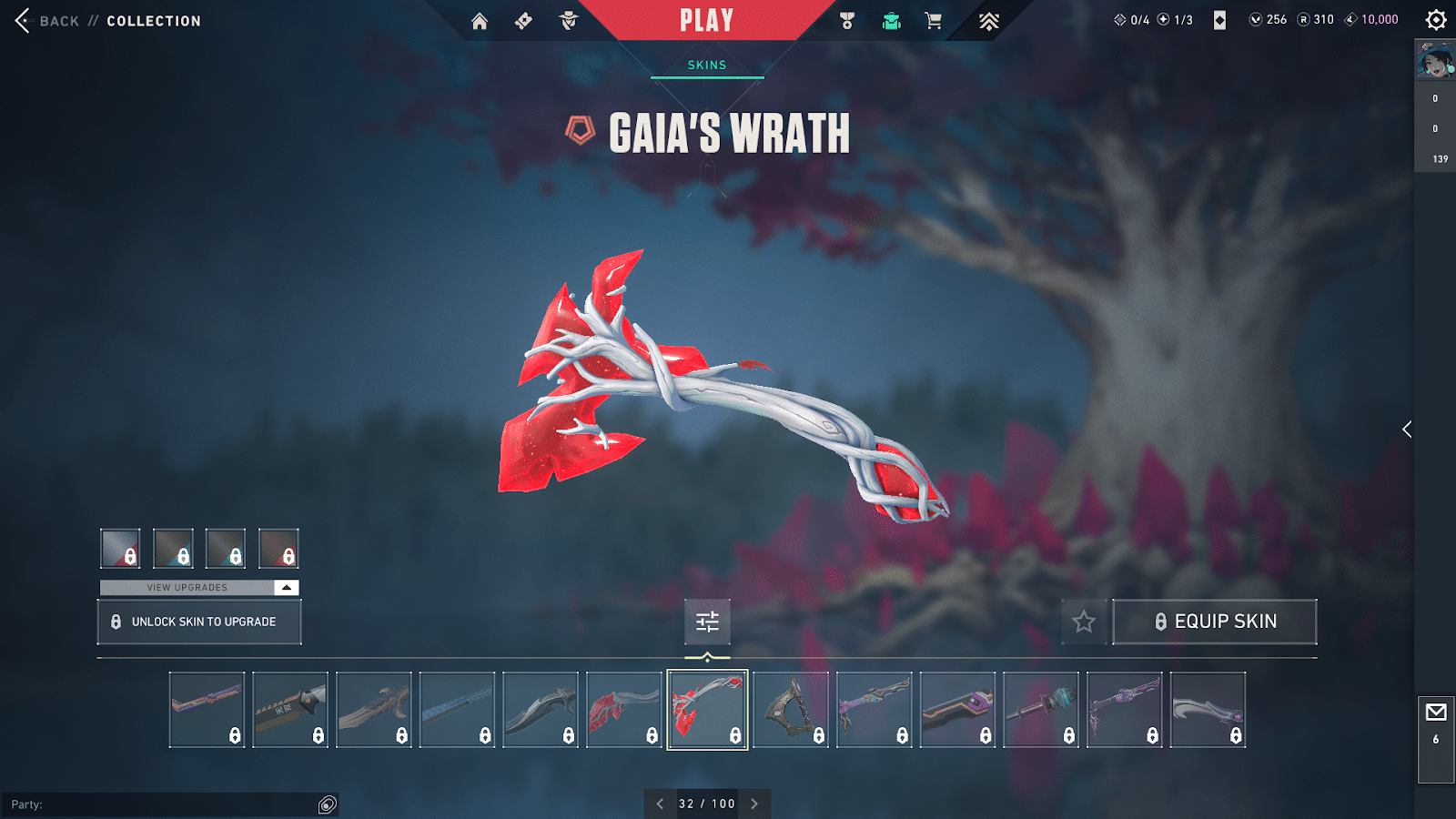1456x819 pixels.
Task: Favorite this skin with the star
Action: (1084, 622)
